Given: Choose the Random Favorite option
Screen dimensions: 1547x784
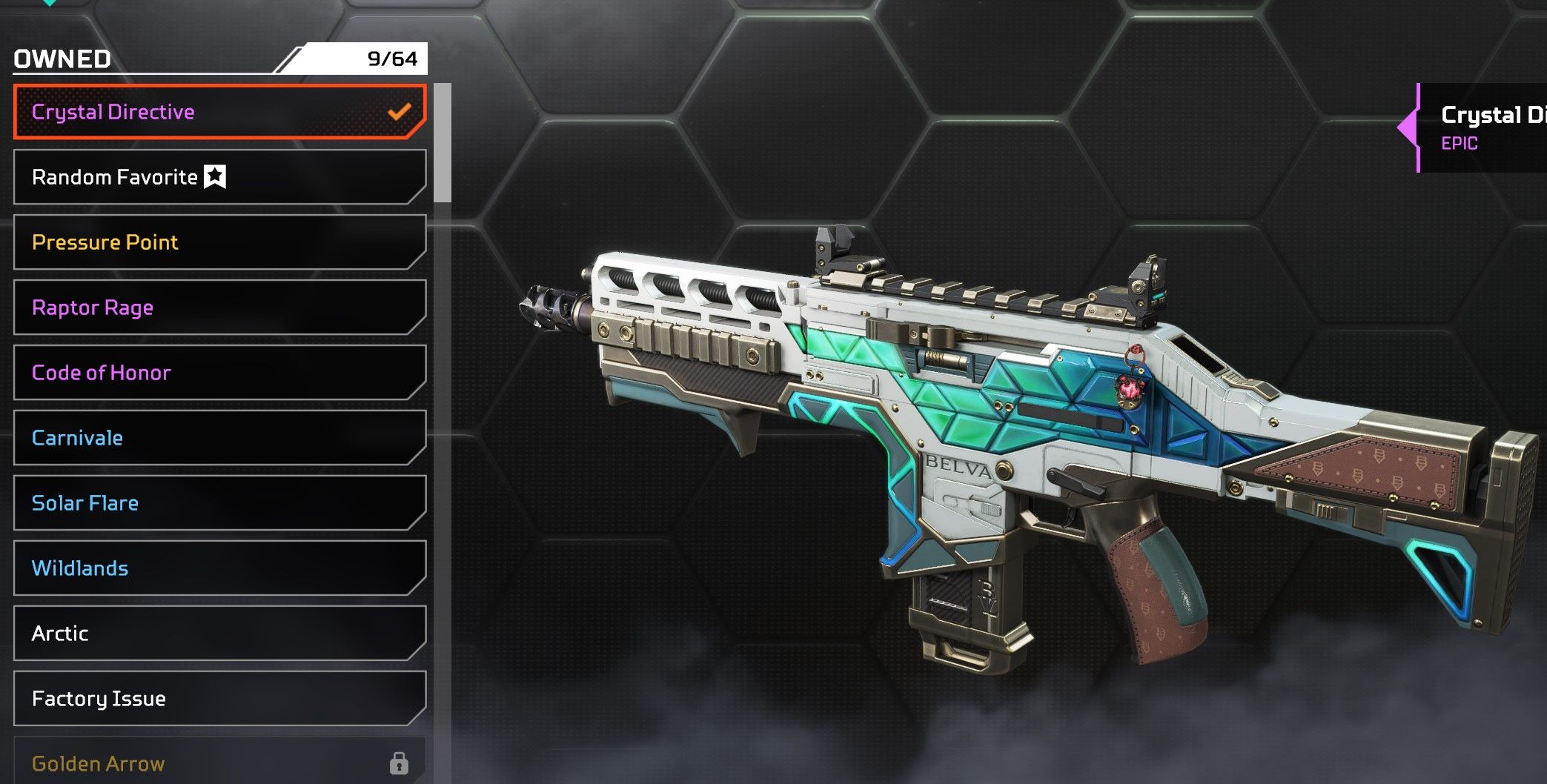Looking at the screenshot, I should tap(219, 177).
